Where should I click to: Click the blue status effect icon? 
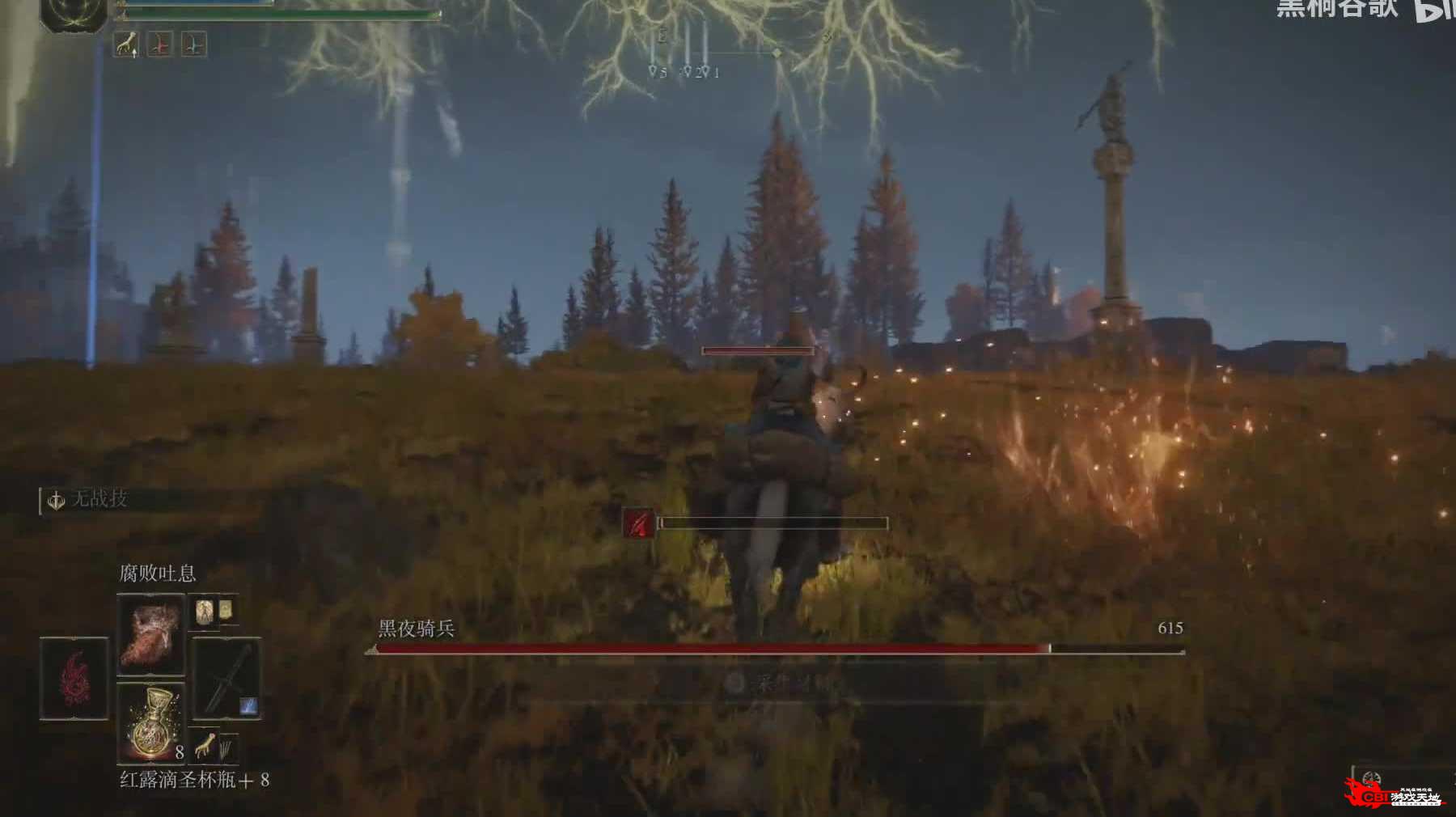point(193,44)
